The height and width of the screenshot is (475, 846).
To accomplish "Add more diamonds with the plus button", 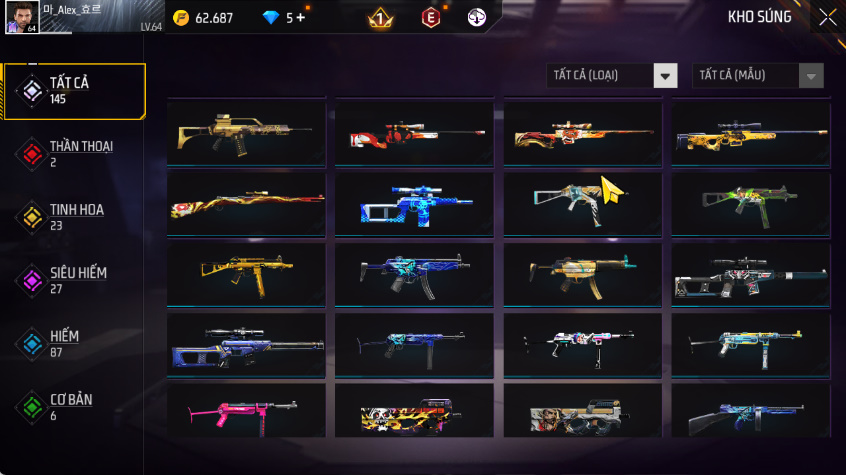I will [x=300, y=18].
